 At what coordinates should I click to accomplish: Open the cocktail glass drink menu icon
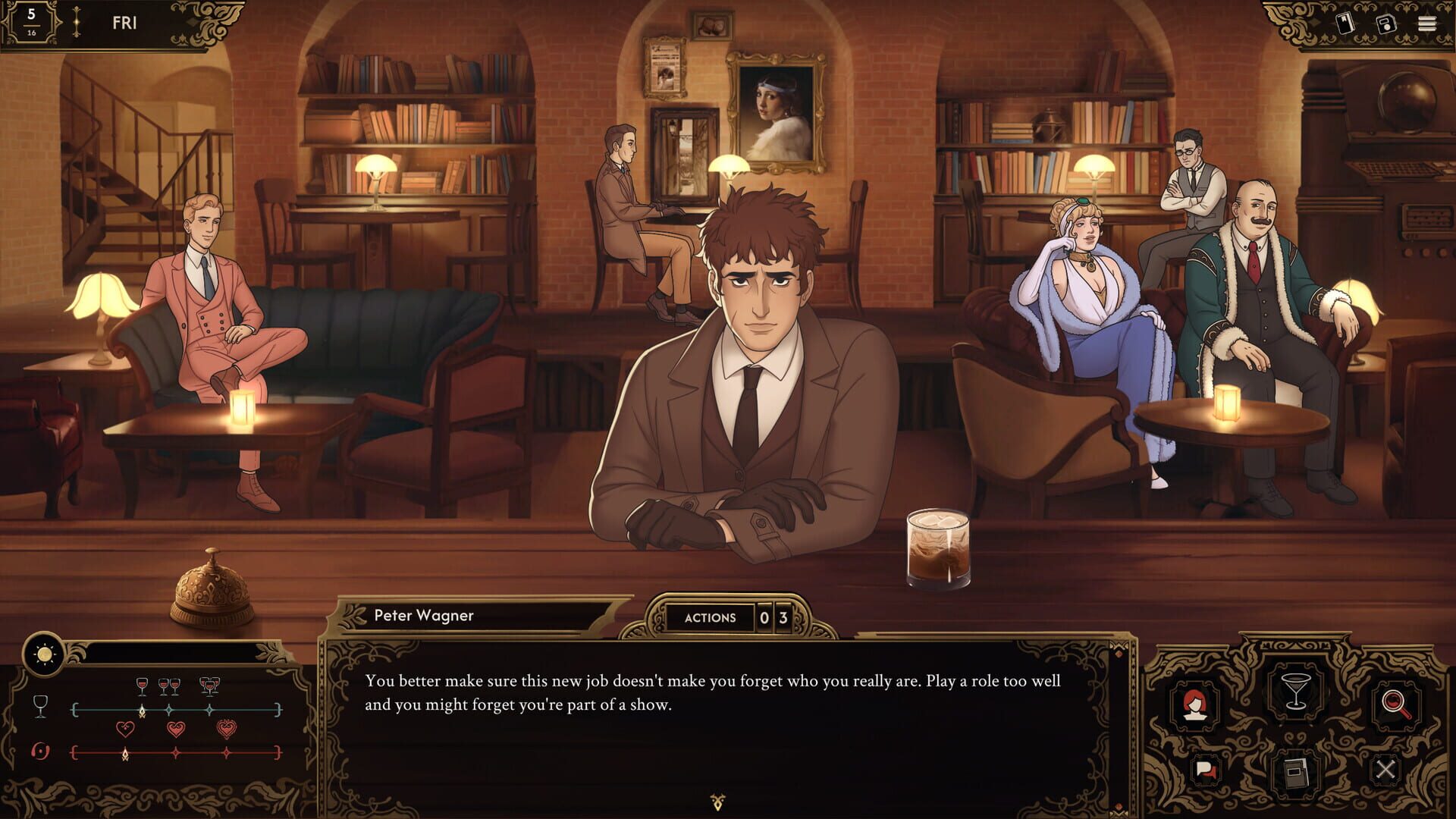[x=1296, y=692]
